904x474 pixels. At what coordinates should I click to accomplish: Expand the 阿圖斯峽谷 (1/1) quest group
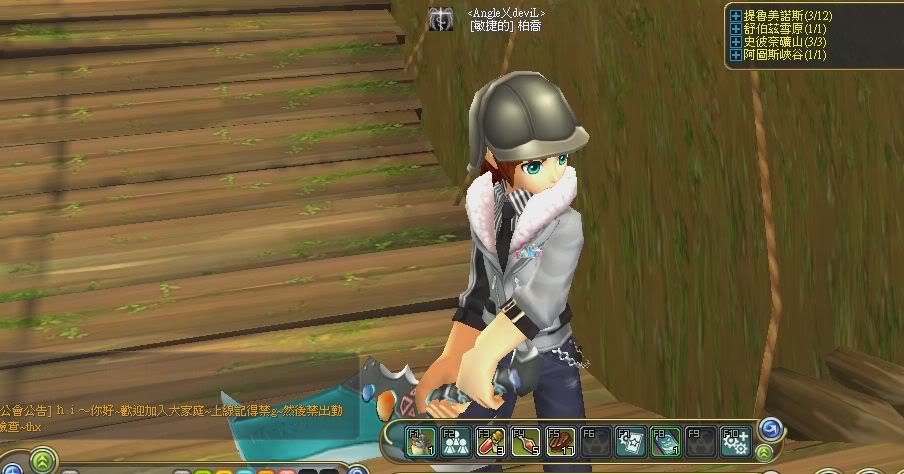(x=736, y=55)
